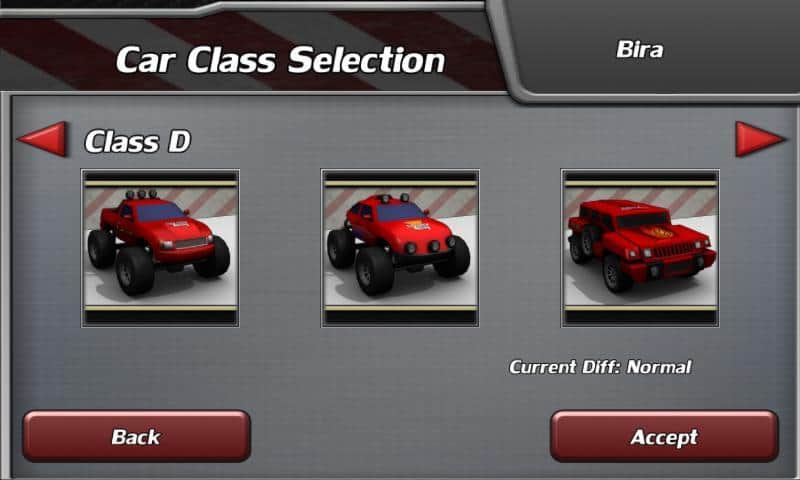
Task: Switch to the previous car class
Action: coord(42,139)
